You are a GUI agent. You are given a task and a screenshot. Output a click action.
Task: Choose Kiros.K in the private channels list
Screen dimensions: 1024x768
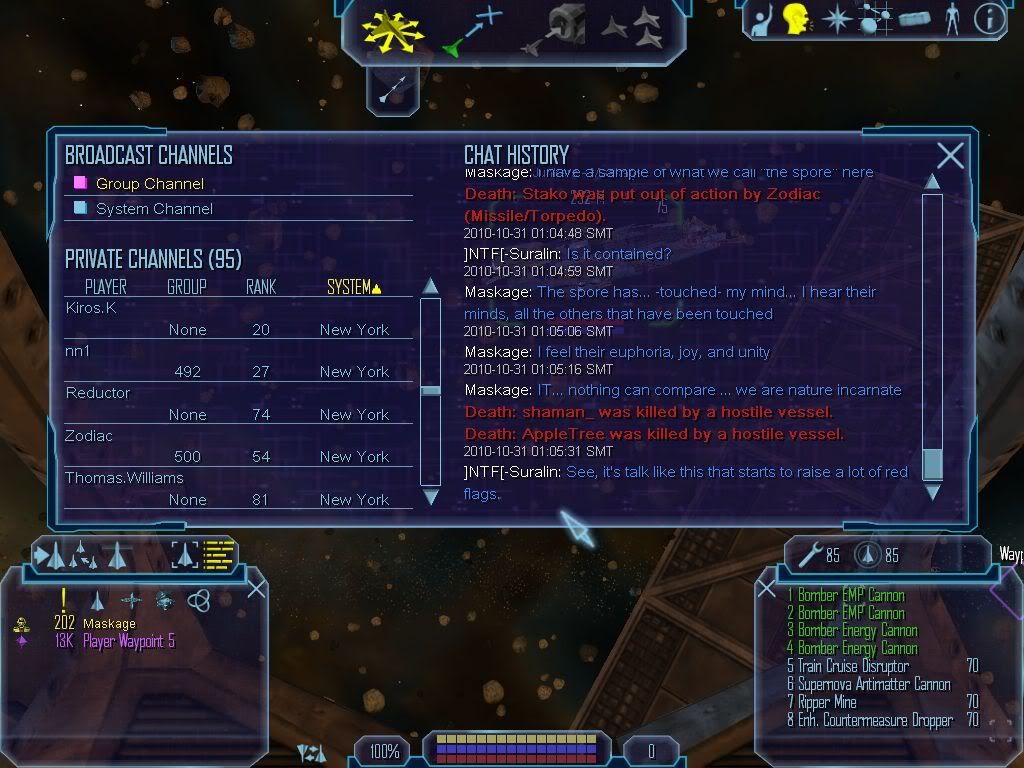click(91, 308)
